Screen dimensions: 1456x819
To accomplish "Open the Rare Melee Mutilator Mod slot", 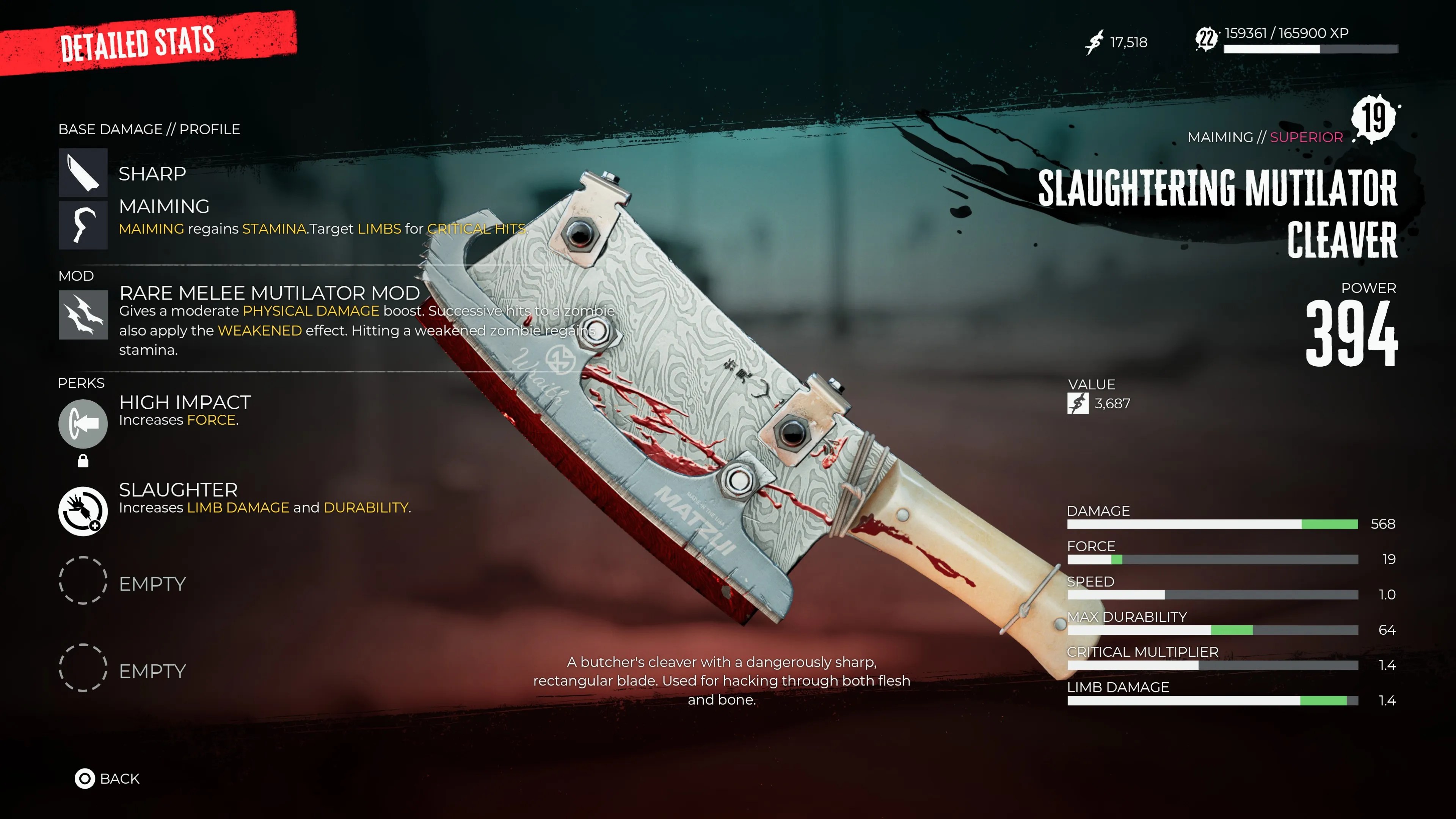I will (x=83, y=315).
